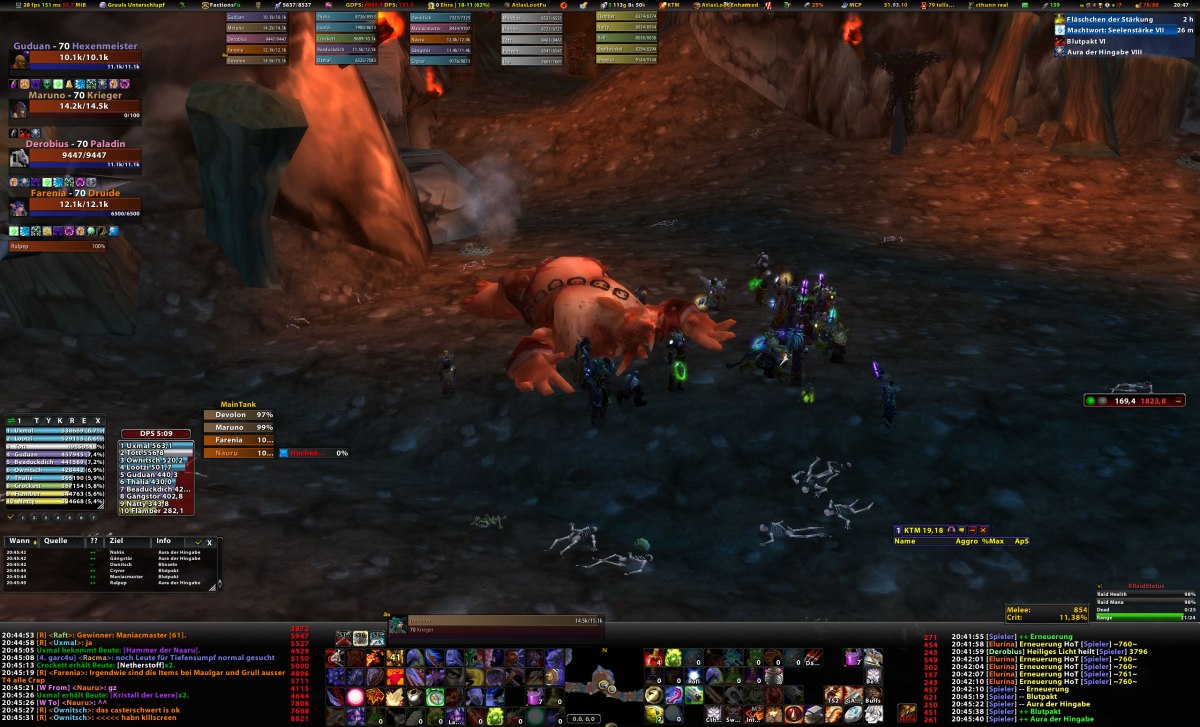Viewport: 1200px width, 727px height.
Task: Target Maruno the Krieger party frame
Action: pos(75,106)
